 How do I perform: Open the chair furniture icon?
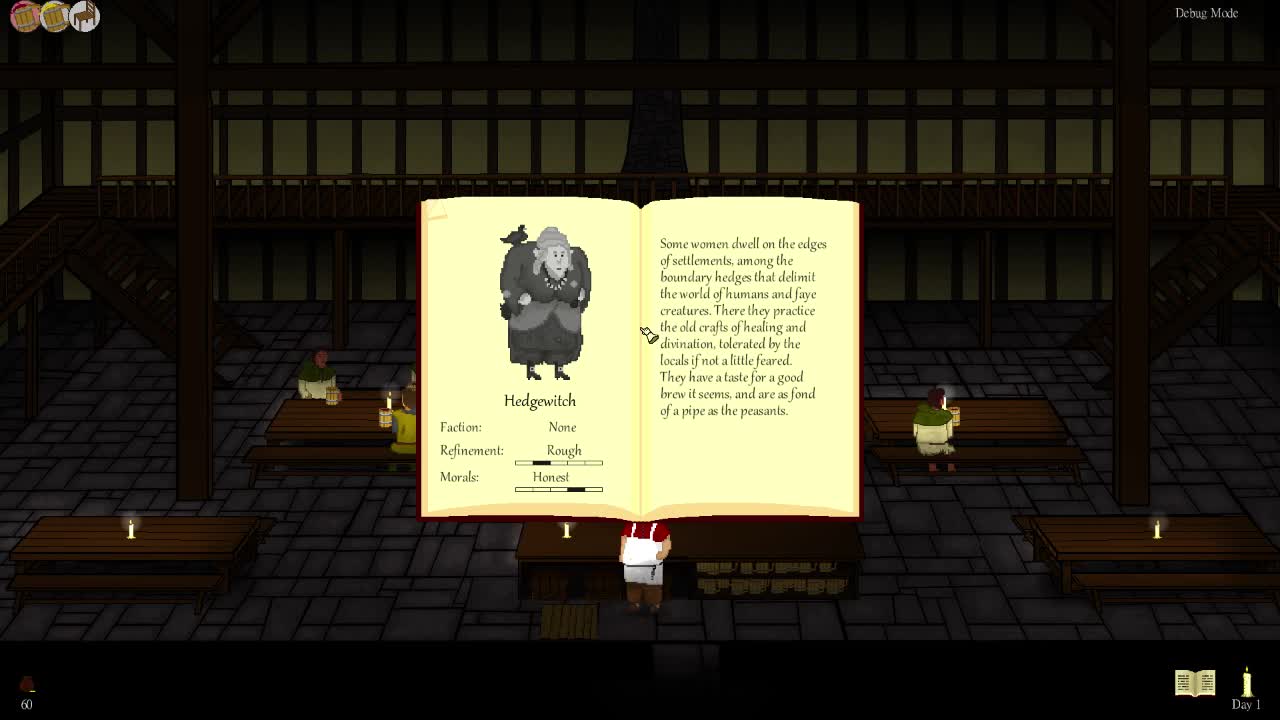coord(84,16)
